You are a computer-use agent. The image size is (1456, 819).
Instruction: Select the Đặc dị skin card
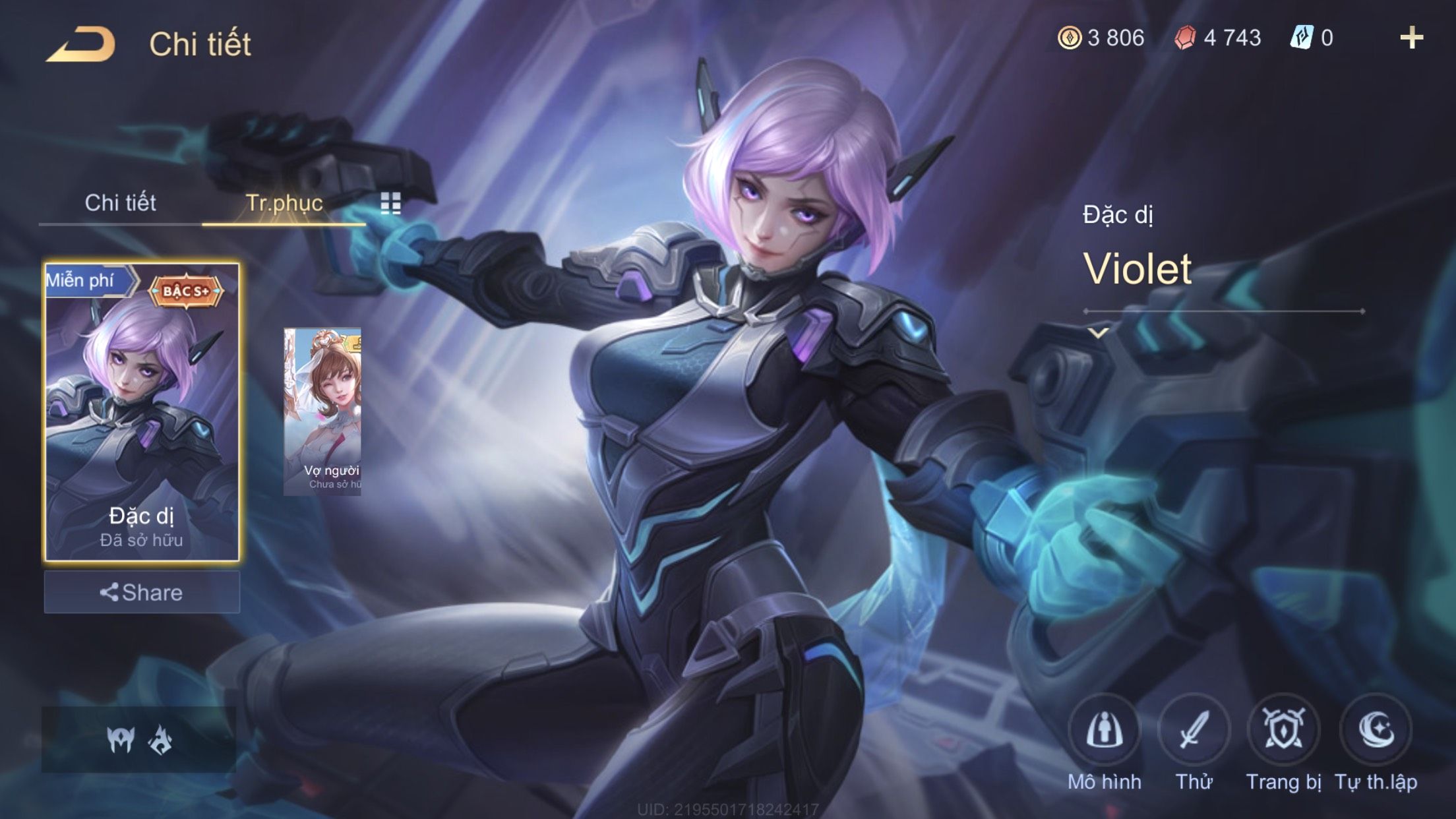click(142, 412)
